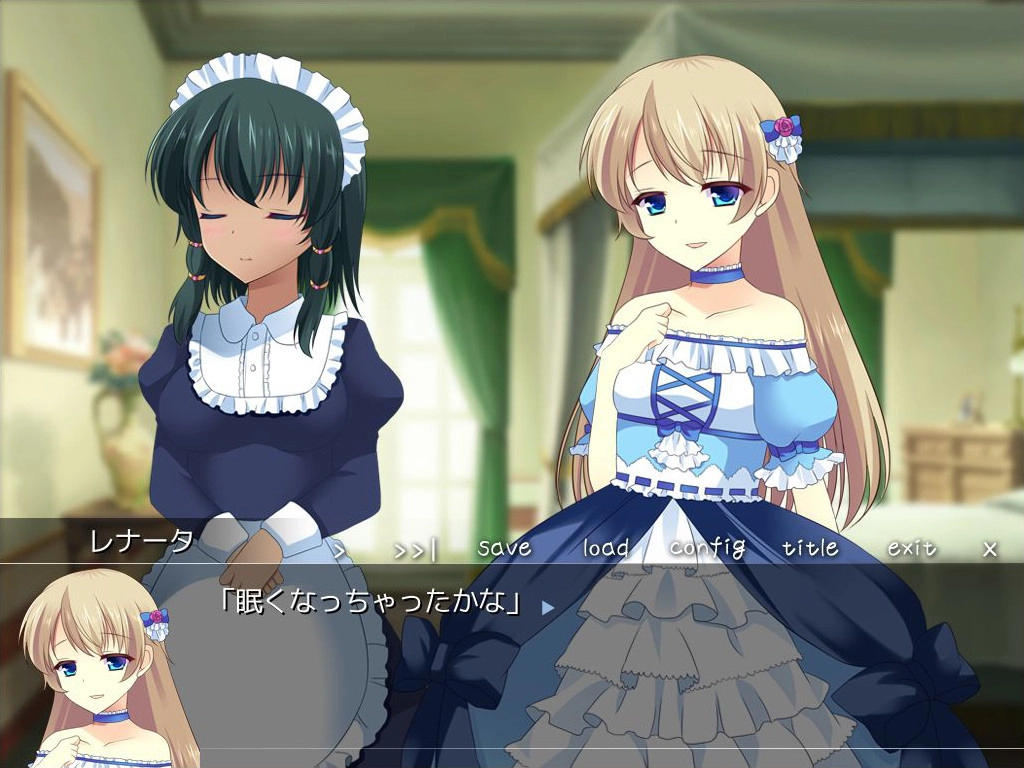Activate the >>| skip button
Image resolution: width=1024 pixels, height=768 pixels.
pos(415,549)
